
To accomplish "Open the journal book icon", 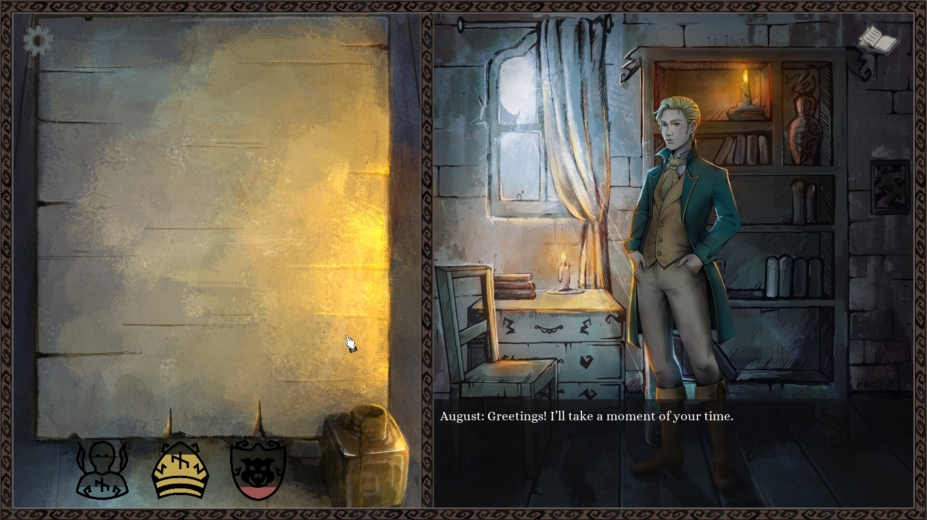I will (x=877, y=41).
